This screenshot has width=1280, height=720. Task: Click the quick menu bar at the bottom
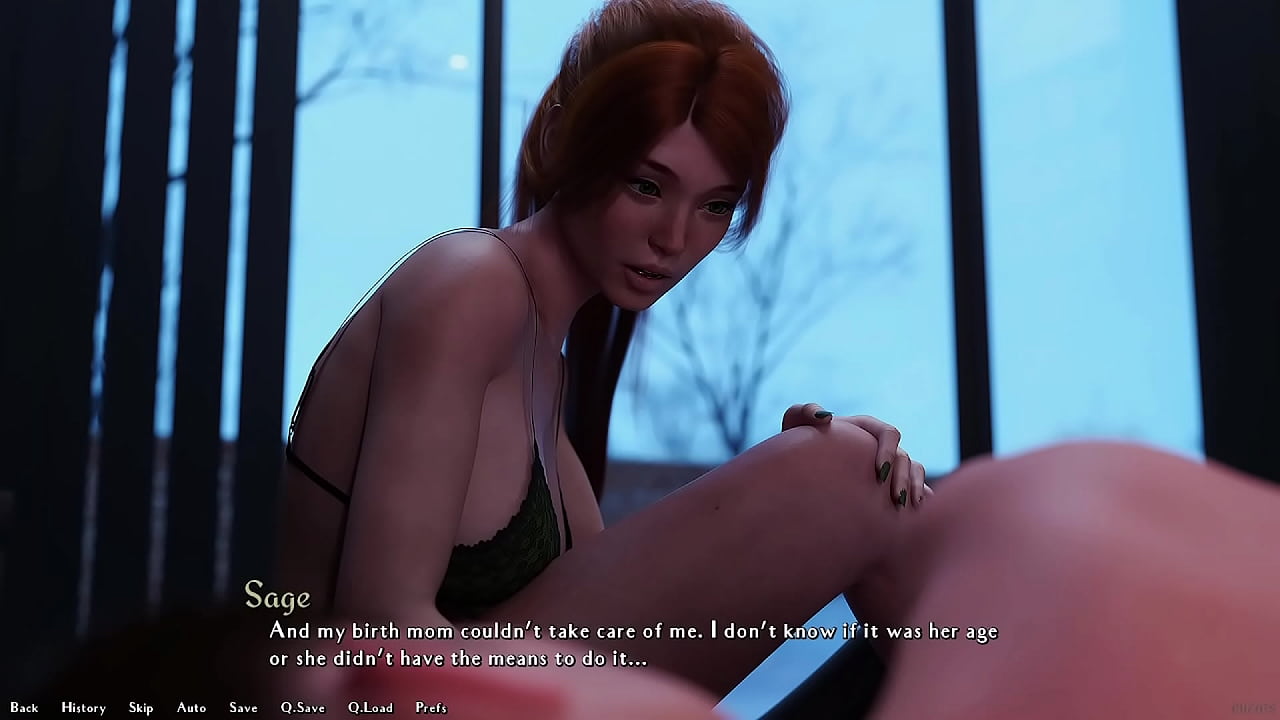tap(230, 707)
